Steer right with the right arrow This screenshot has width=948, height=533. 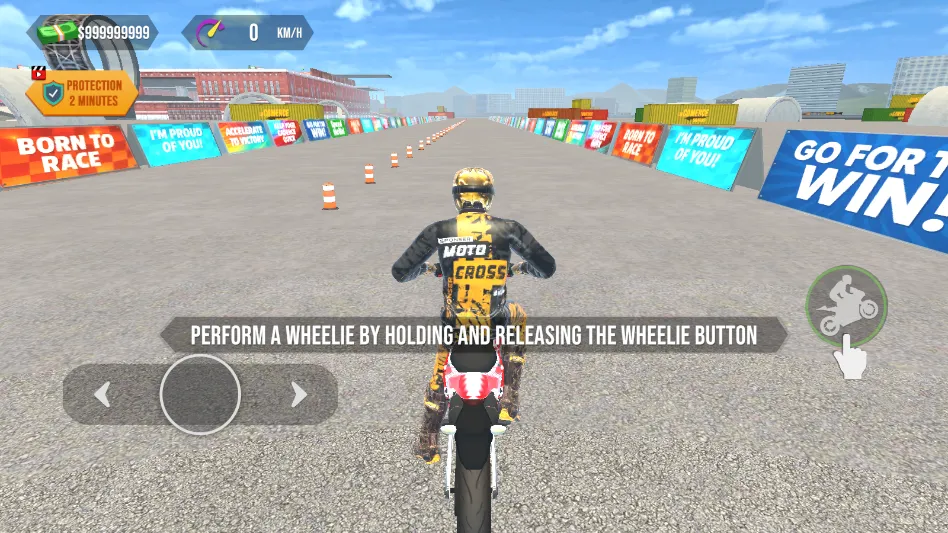(x=298, y=395)
